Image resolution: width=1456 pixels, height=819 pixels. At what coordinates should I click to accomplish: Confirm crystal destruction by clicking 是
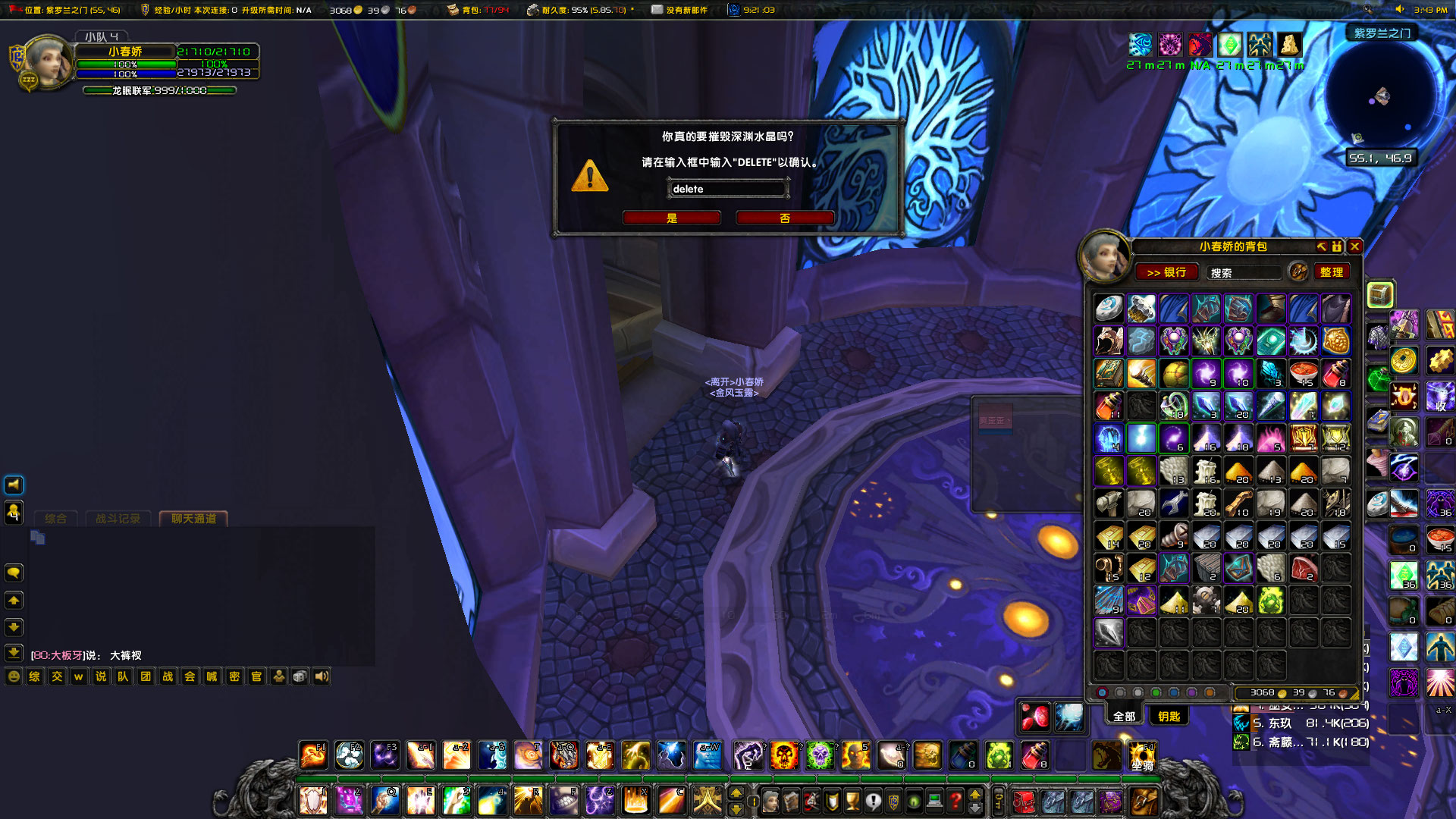coord(672,218)
